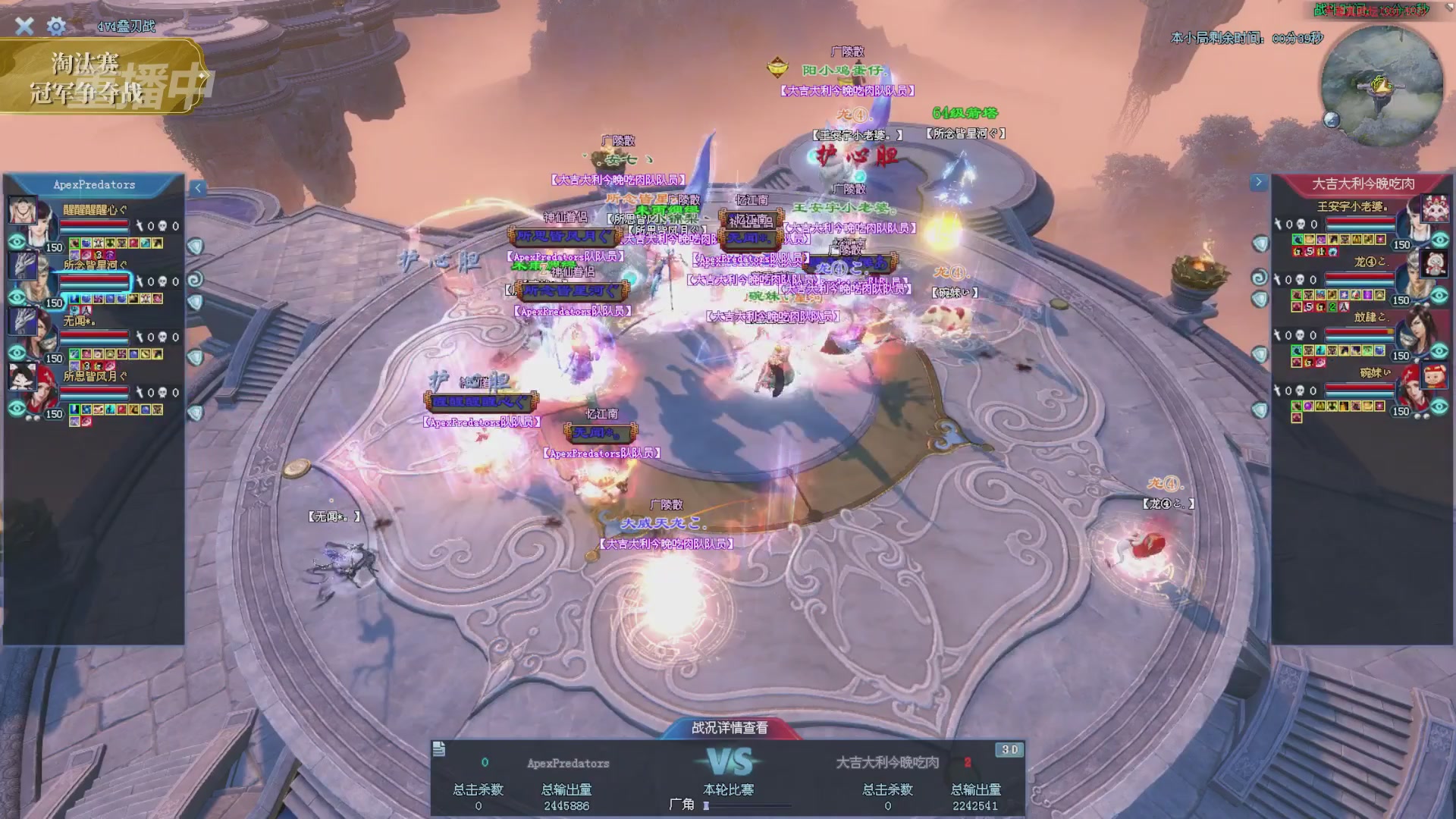
Task: Toggle spectate eye for player 所思皆风月
Action: (17, 409)
